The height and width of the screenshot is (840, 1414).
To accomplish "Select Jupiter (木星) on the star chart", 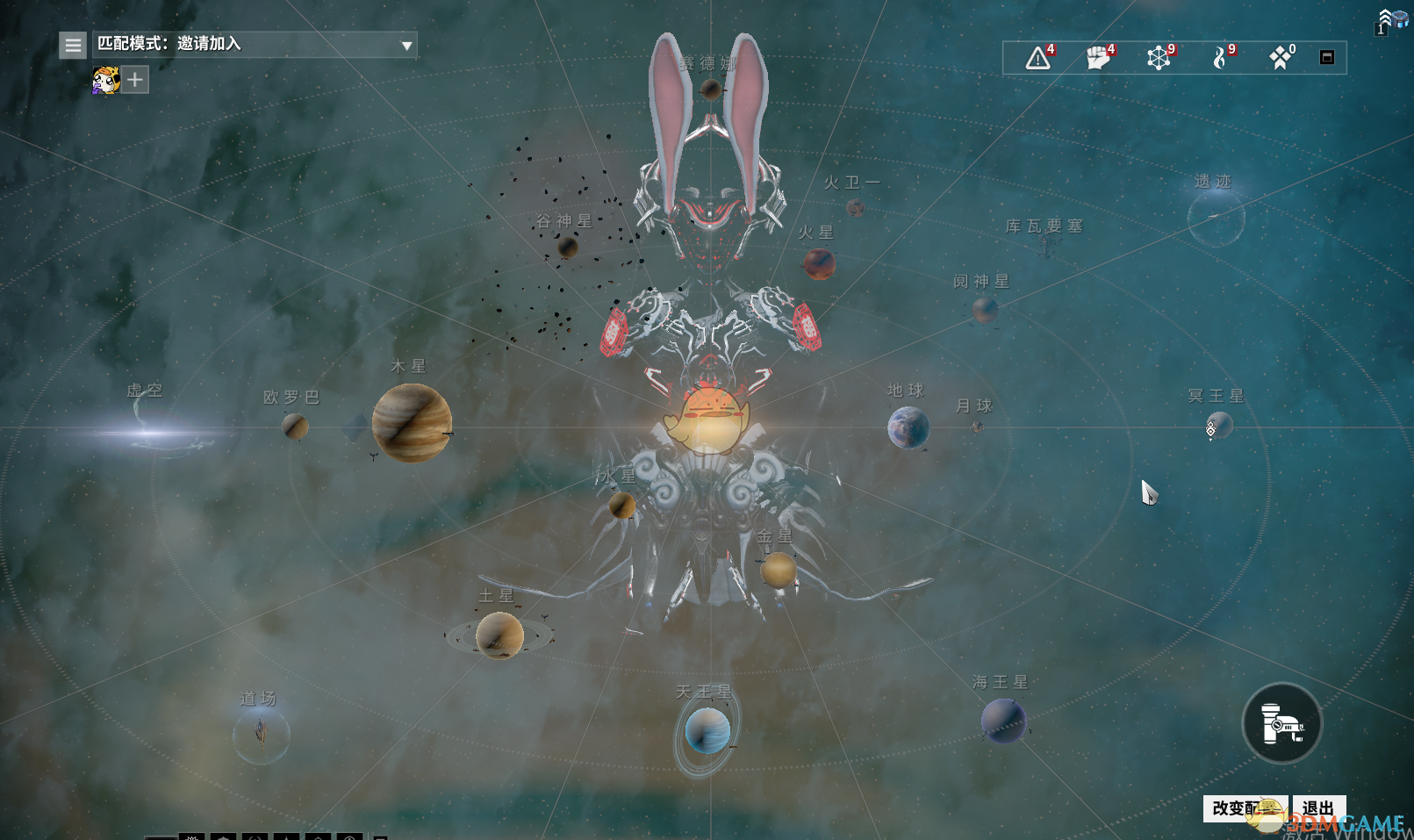I will point(412,422).
